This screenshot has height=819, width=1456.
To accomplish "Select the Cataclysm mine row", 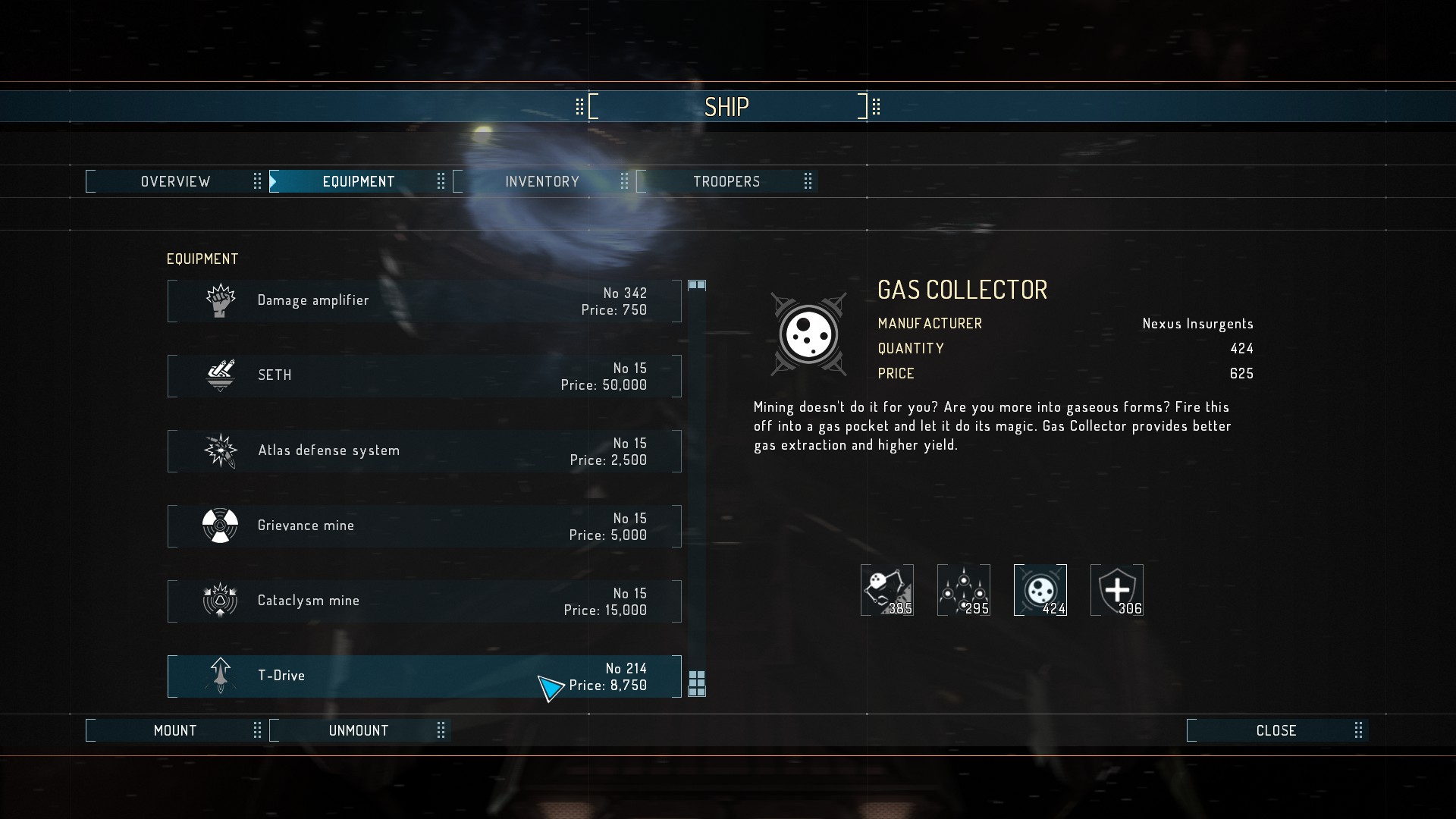I will click(425, 601).
